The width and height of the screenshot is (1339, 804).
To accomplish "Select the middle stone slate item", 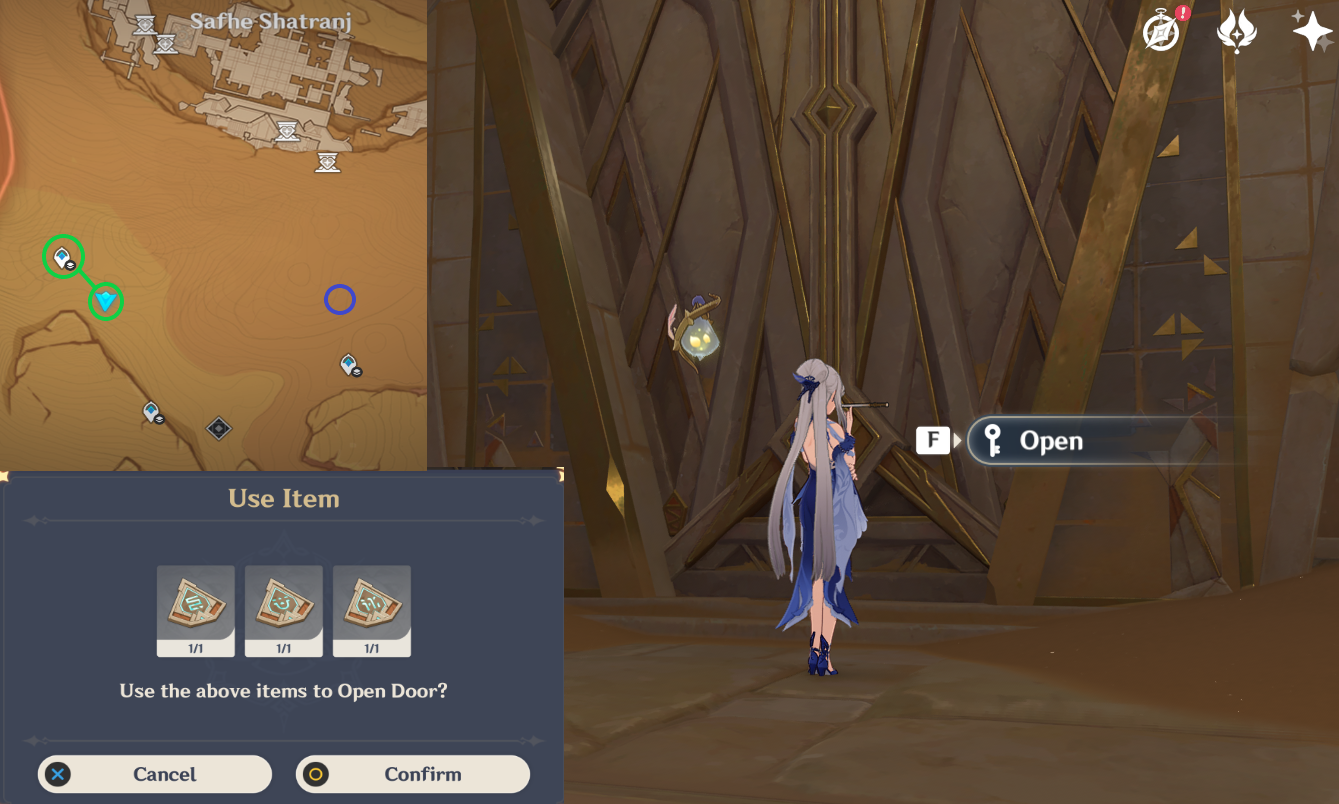I will (284, 610).
